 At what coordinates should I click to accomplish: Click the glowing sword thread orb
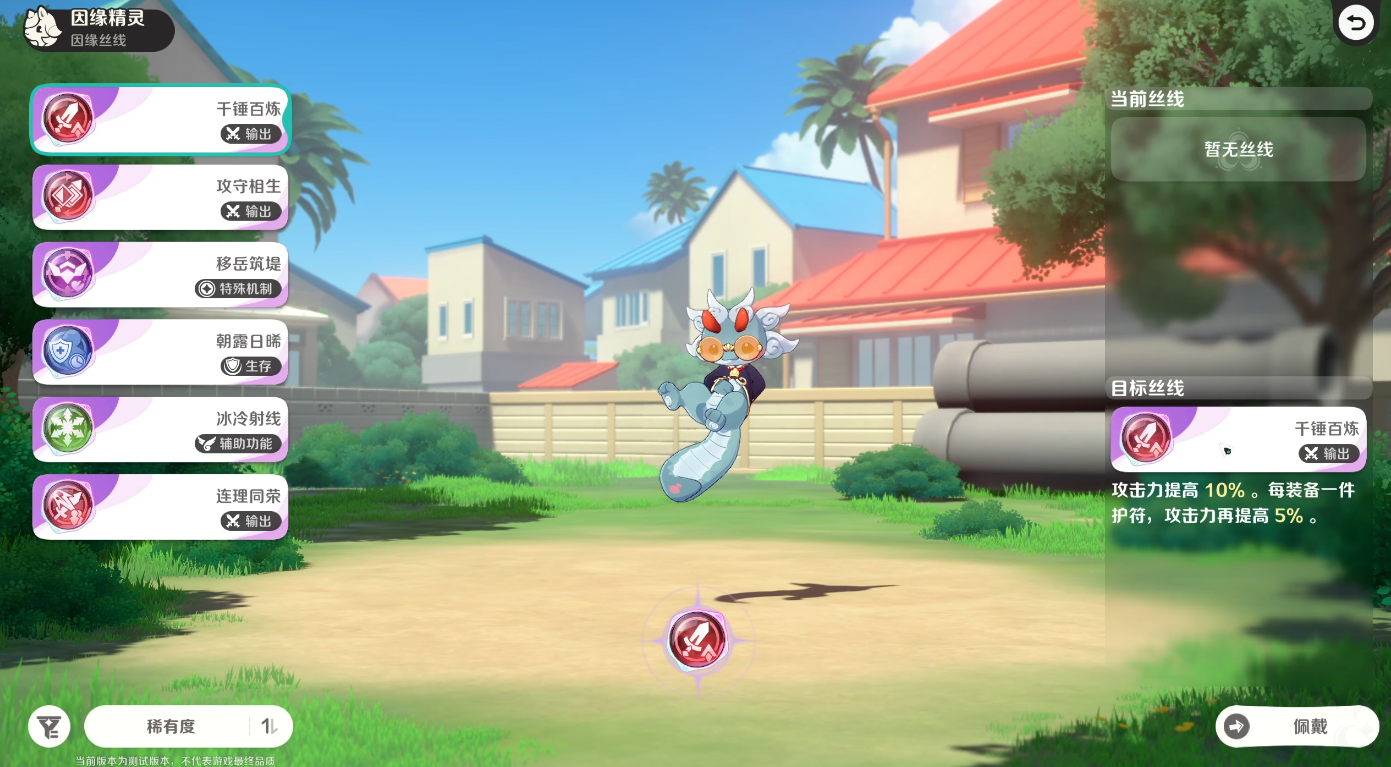pyautogui.click(x=697, y=640)
